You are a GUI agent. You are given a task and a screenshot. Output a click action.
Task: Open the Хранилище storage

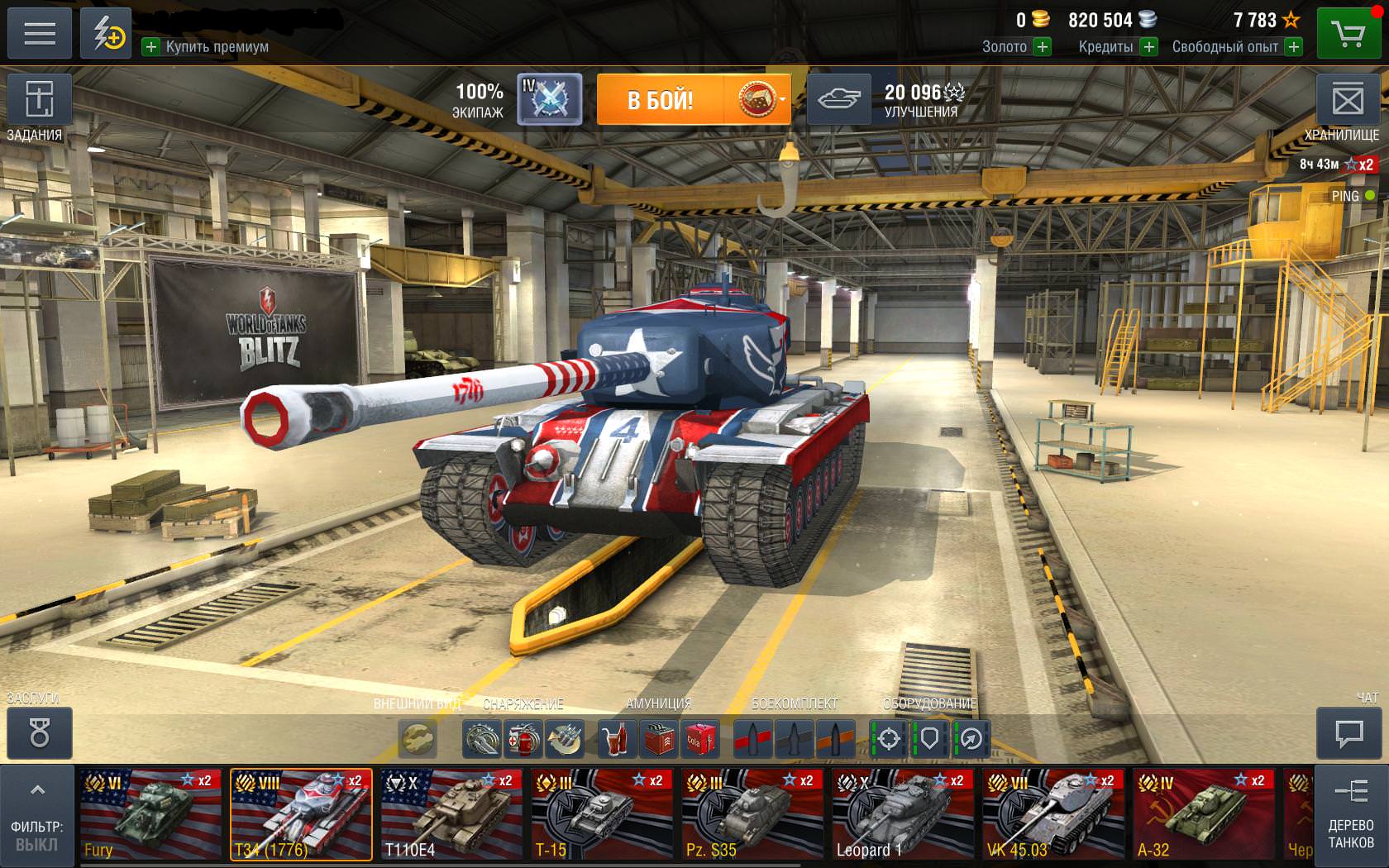point(1348,102)
